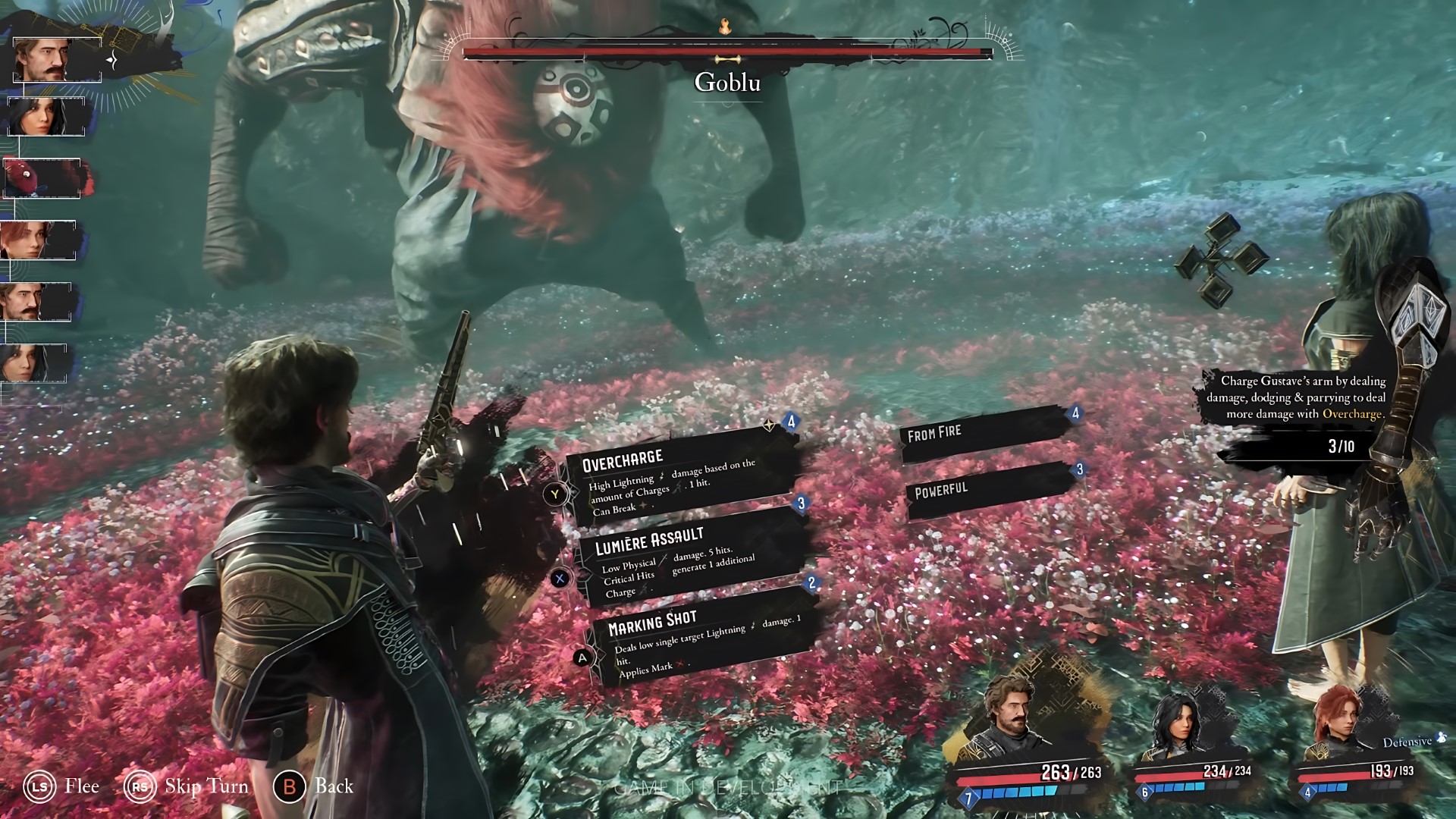Click the red-haired woman's turn order portrait

38,240
